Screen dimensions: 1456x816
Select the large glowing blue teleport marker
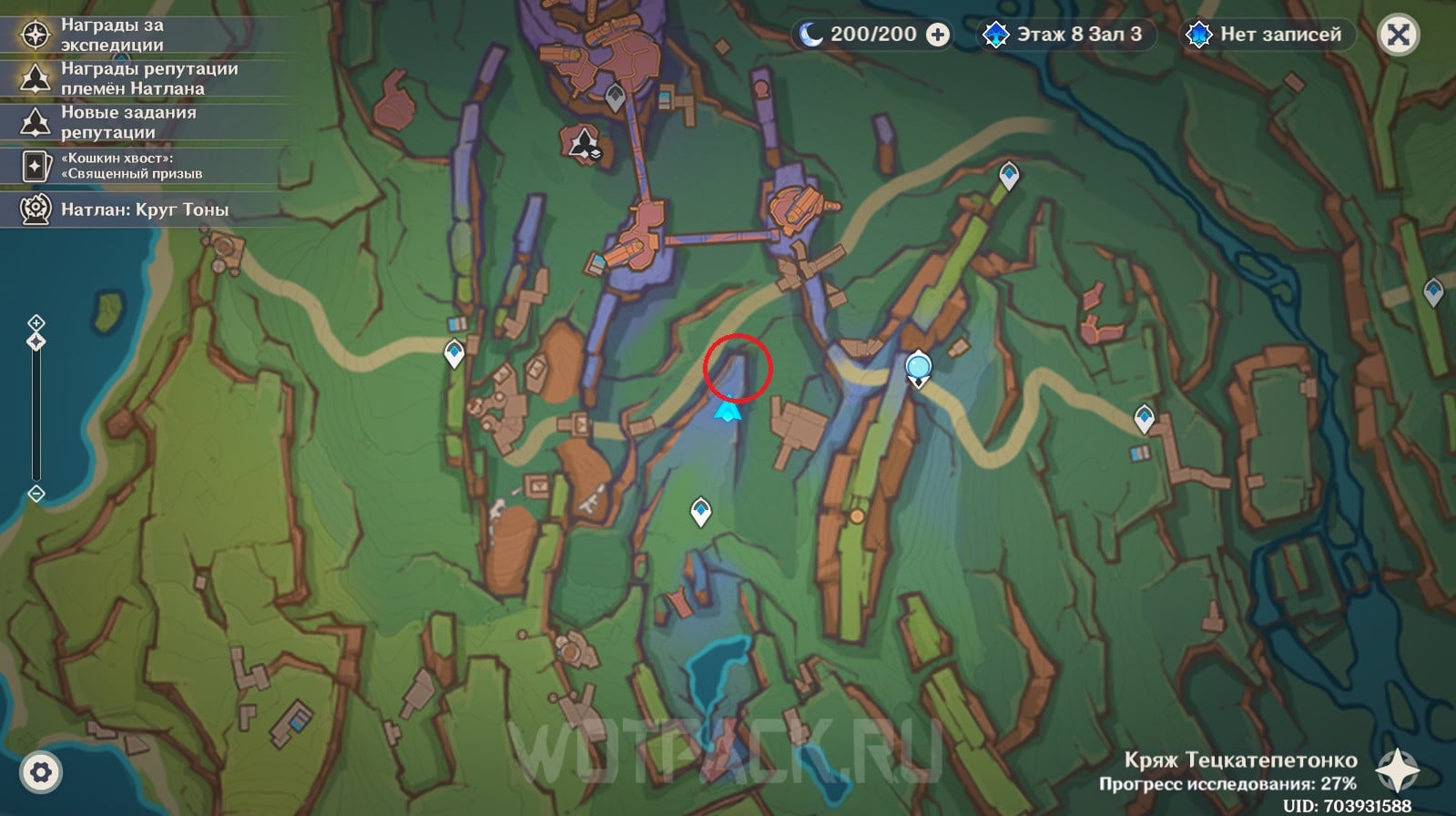coord(919,367)
